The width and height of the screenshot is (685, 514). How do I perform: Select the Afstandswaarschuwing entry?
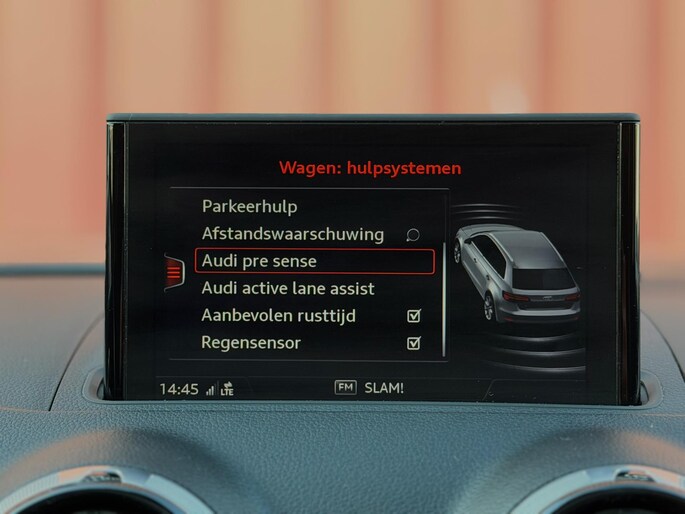pos(292,234)
